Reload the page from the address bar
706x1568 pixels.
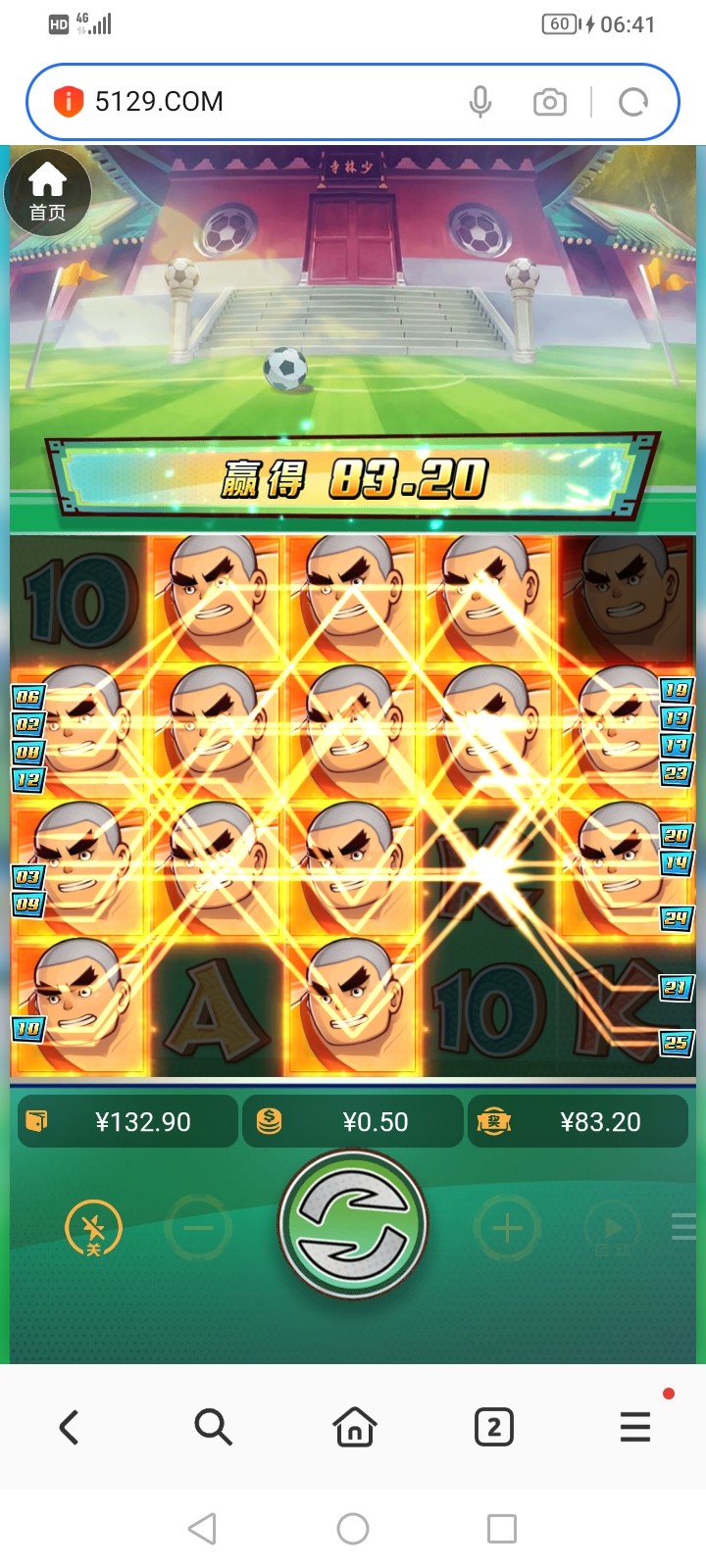633,102
